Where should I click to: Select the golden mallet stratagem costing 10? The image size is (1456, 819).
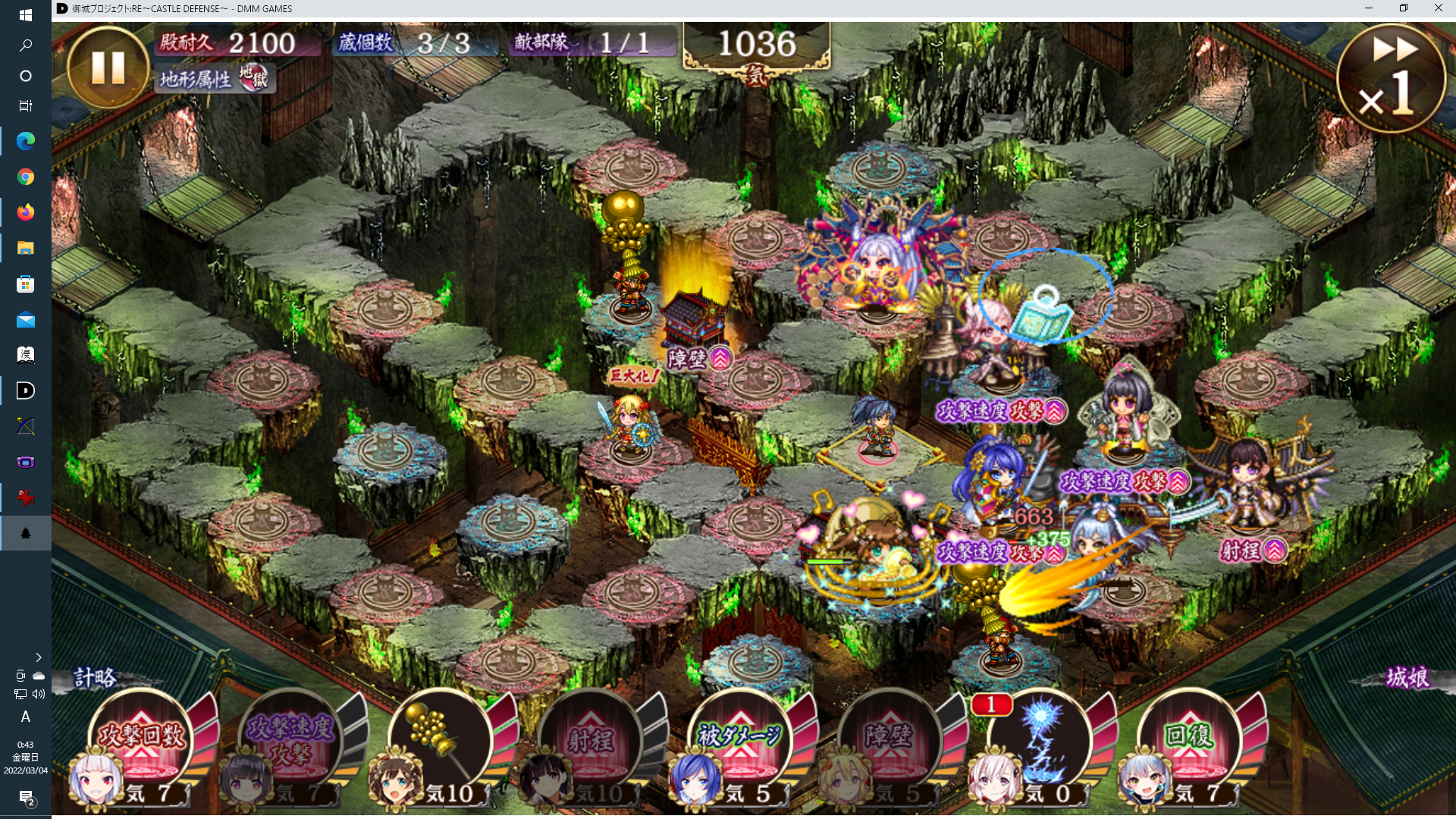coord(439,739)
